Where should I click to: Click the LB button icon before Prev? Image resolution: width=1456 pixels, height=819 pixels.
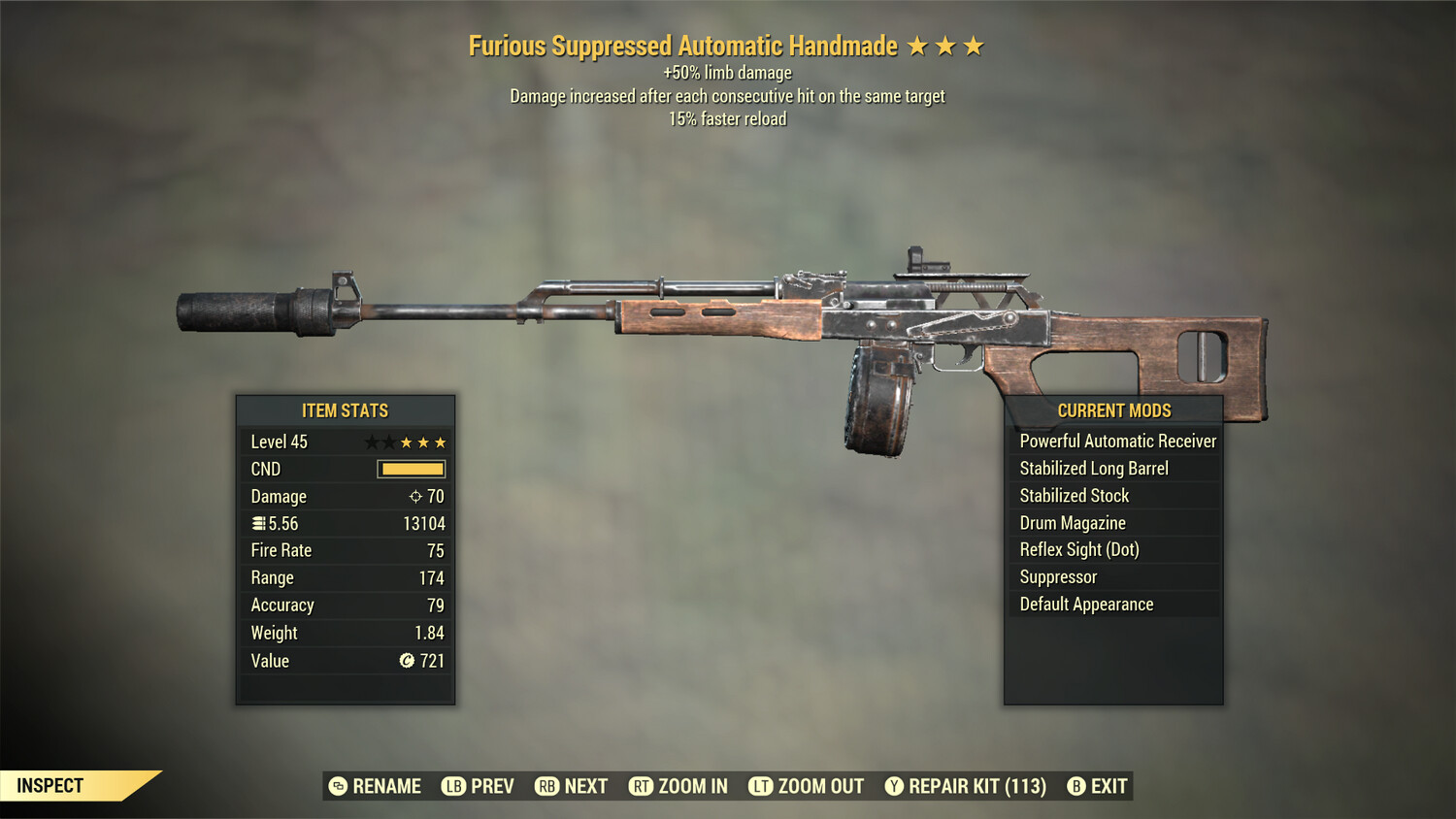tap(452, 786)
